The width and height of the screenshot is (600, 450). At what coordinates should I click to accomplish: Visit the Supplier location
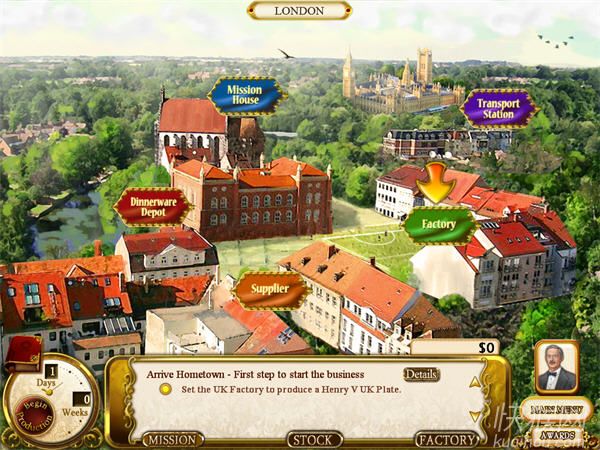pos(271,290)
